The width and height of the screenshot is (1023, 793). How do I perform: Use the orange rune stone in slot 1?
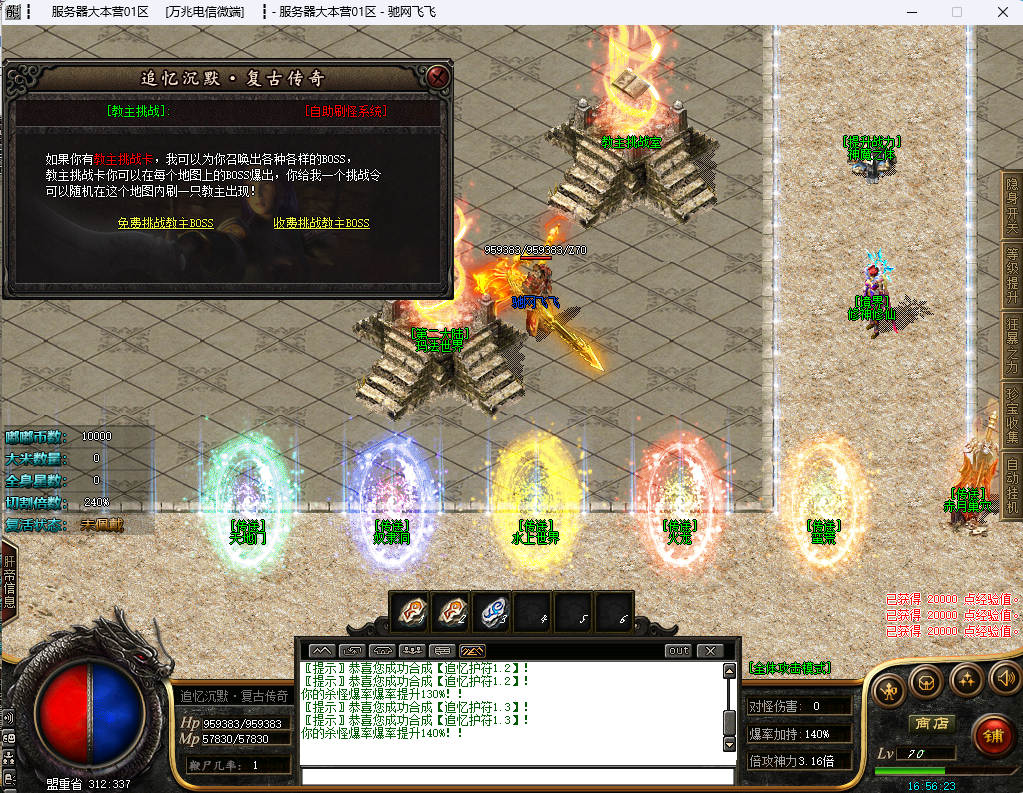(x=410, y=612)
